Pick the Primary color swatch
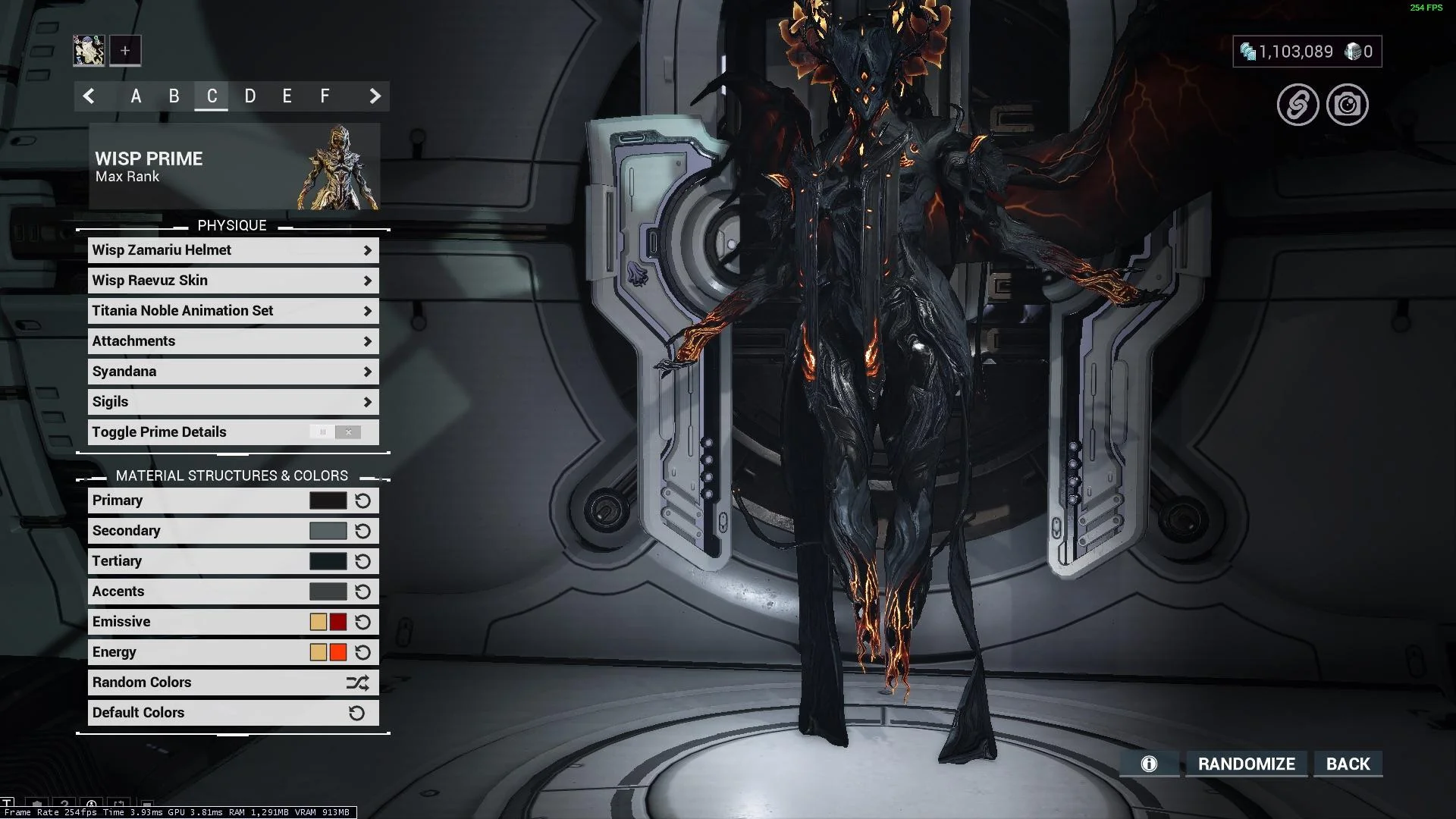Viewport: 1456px width, 819px height. (x=328, y=500)
